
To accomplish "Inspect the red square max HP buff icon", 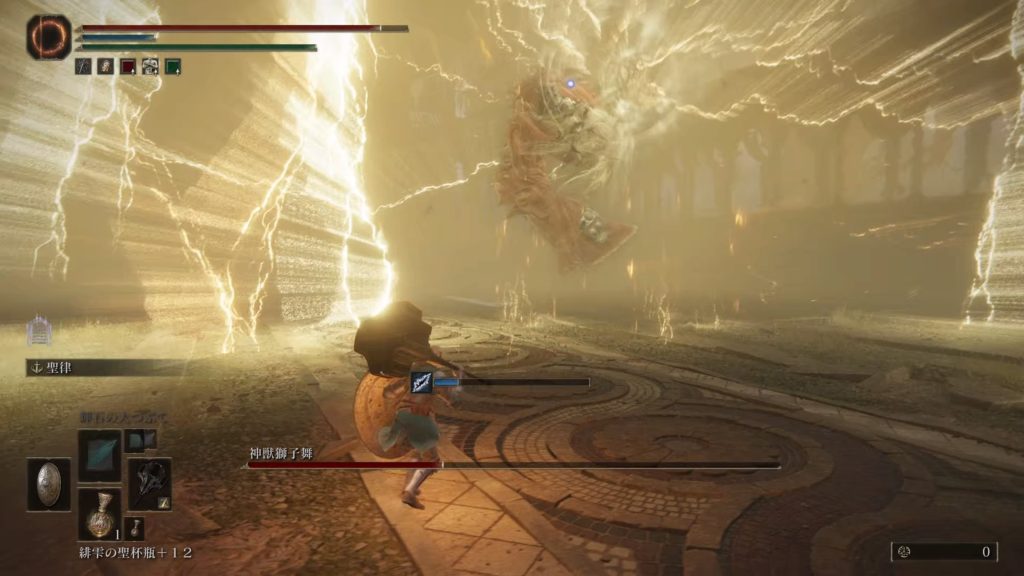I will (x=128, y=67).
